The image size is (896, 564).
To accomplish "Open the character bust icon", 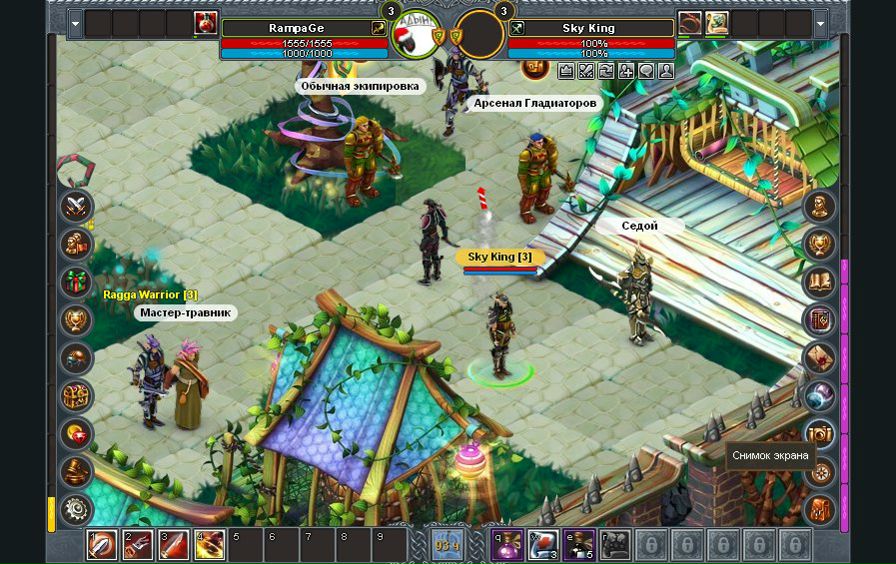I will click(x=820, y=207).
